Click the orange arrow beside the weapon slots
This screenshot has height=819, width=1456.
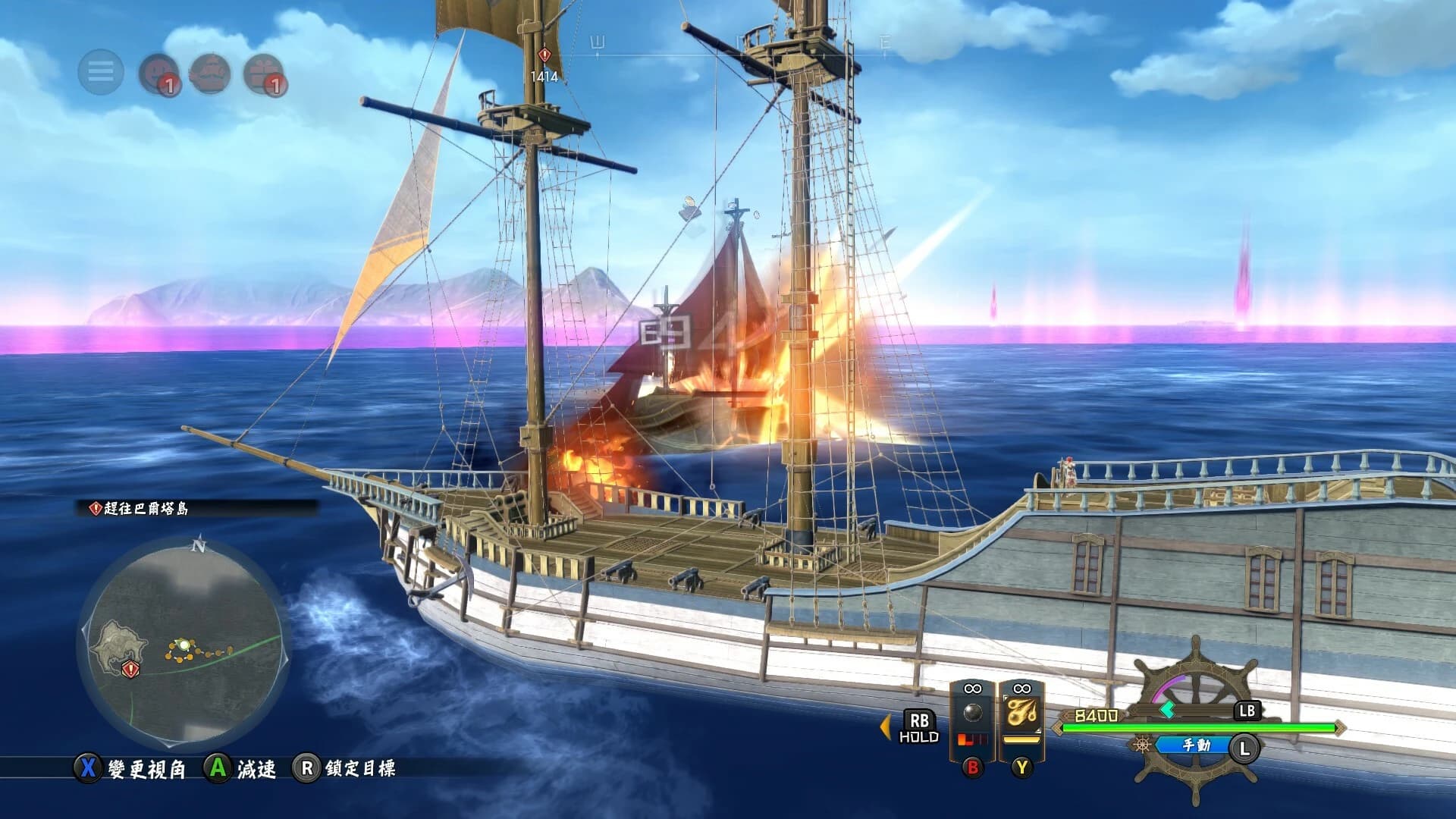884,726
